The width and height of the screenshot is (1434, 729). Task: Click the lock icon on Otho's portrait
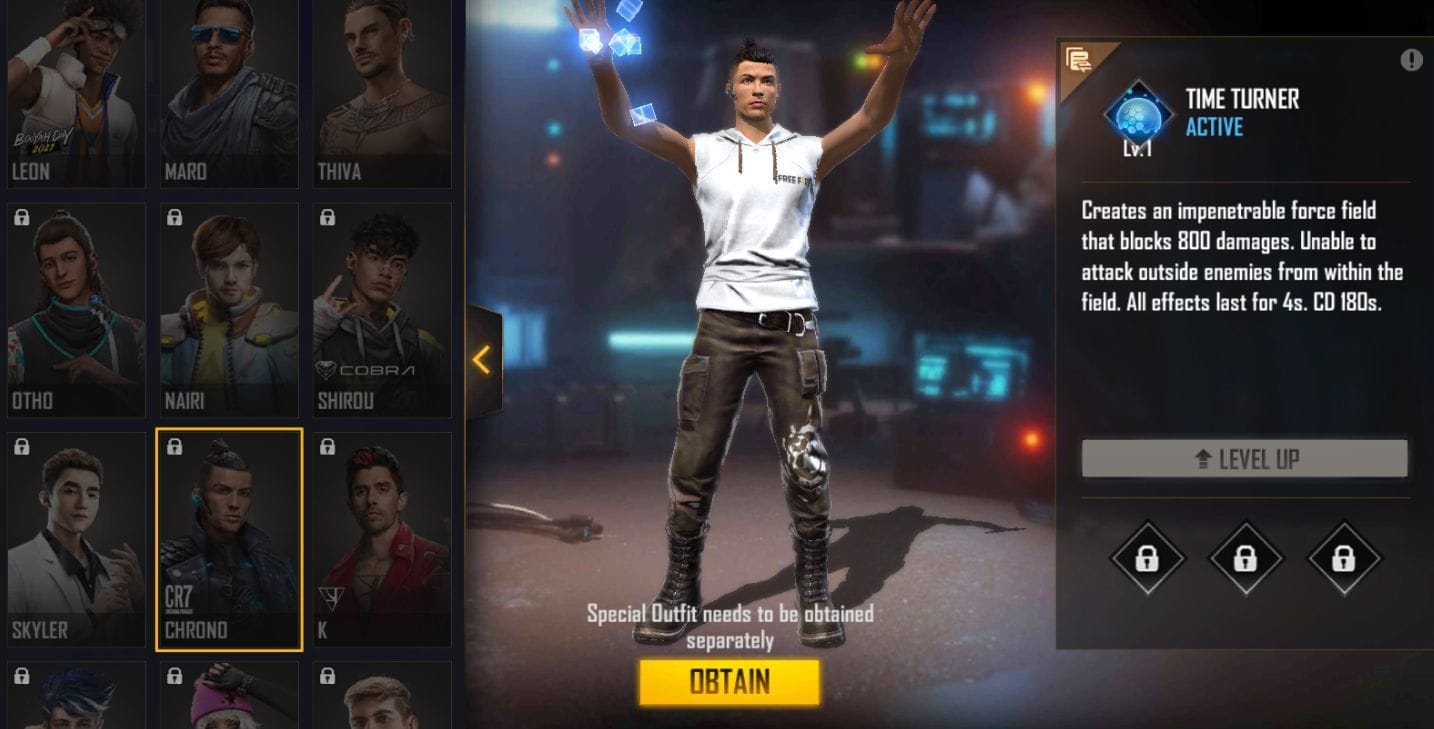tap(23, 217)
